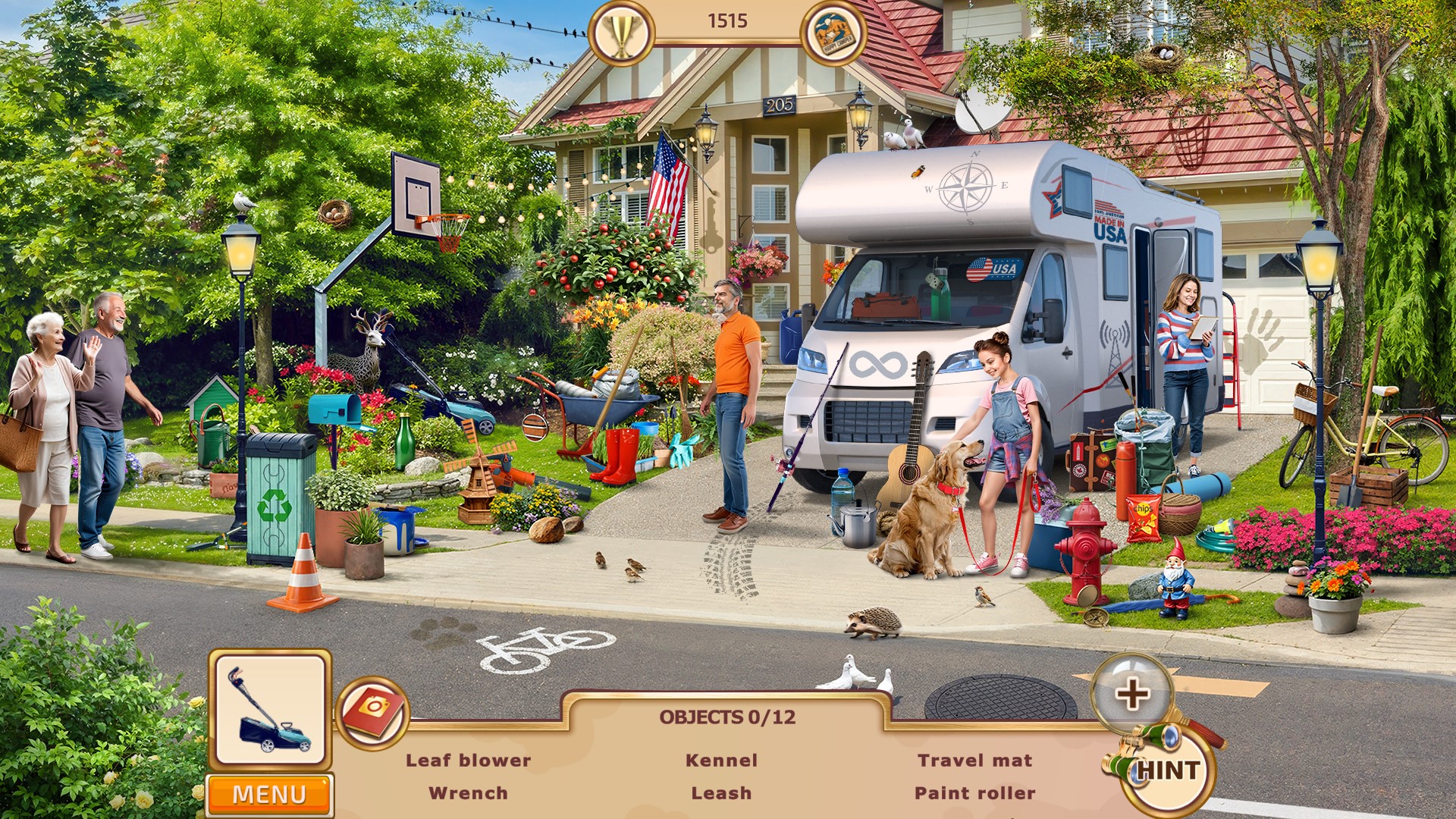Pick Paint roller from the object list
This screenshot has width=1456, height=819.
(x=974, y=793)
